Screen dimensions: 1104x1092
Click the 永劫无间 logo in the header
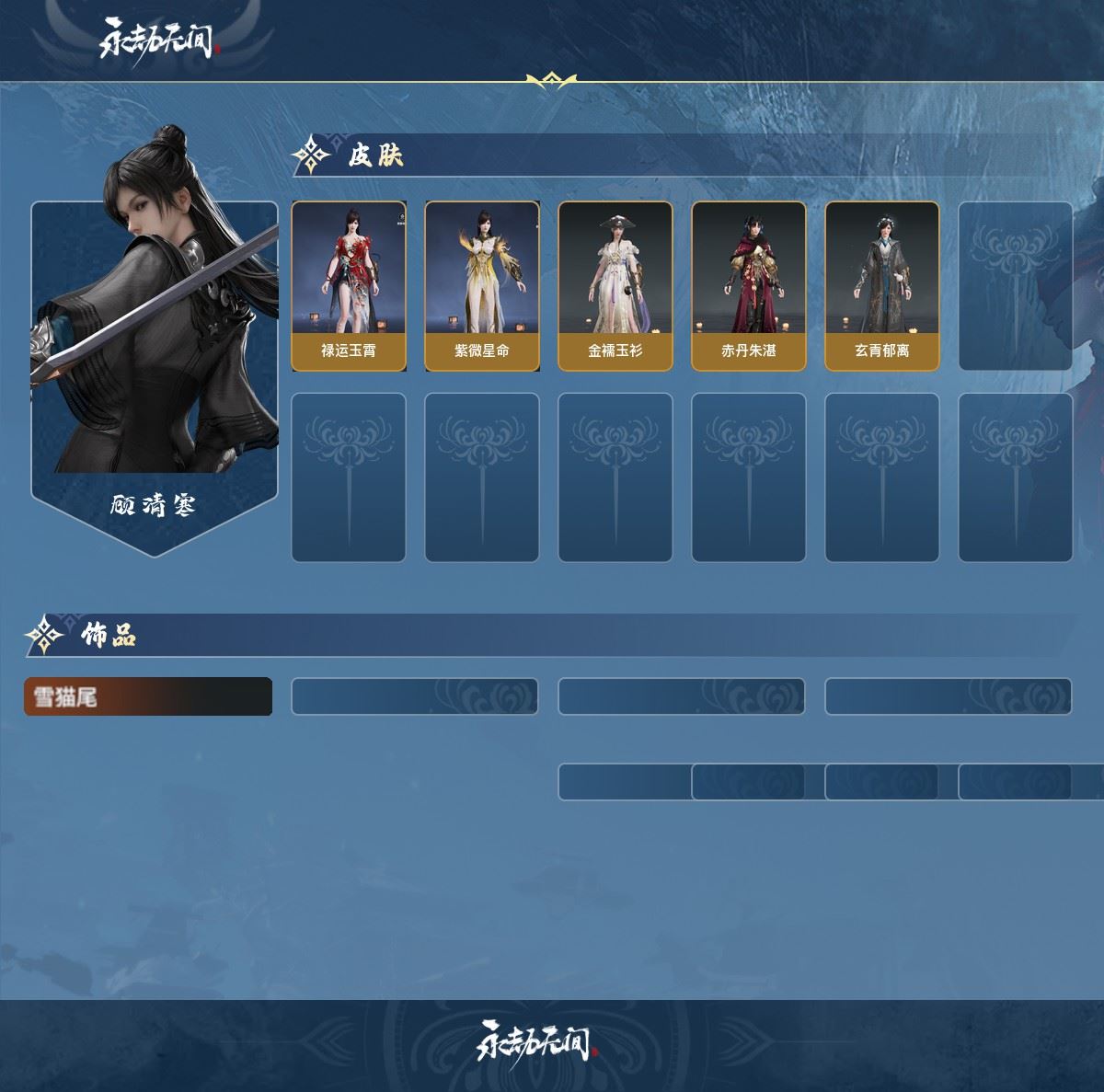157,40
